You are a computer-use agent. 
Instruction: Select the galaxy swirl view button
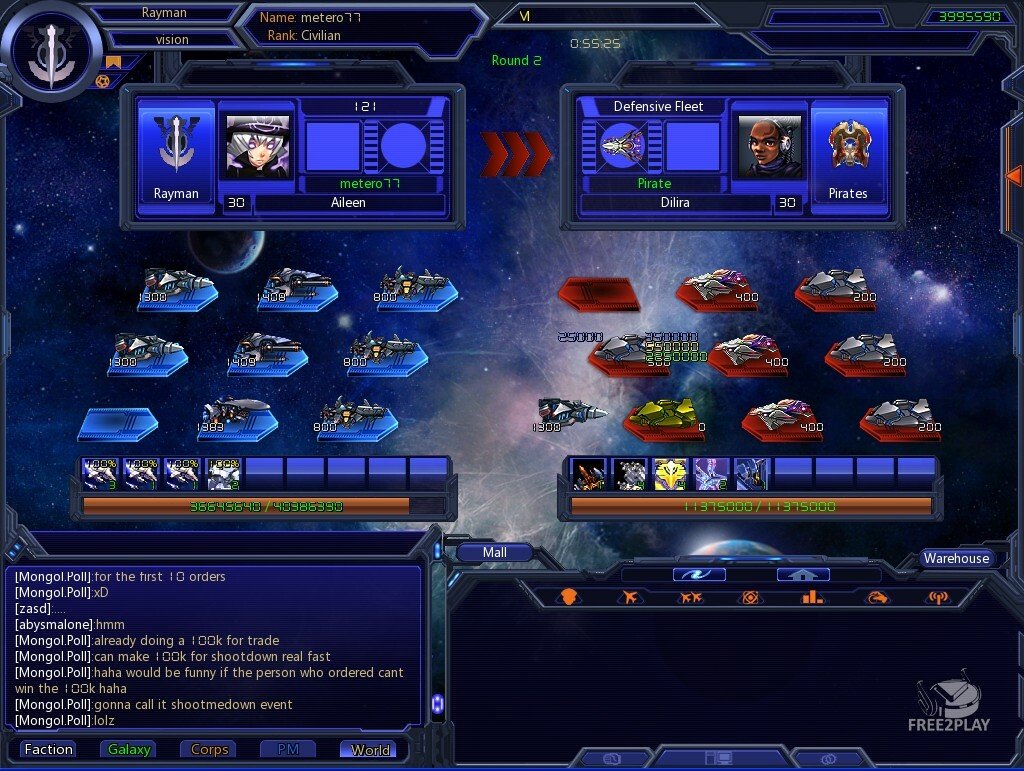(x=699, y=574)
